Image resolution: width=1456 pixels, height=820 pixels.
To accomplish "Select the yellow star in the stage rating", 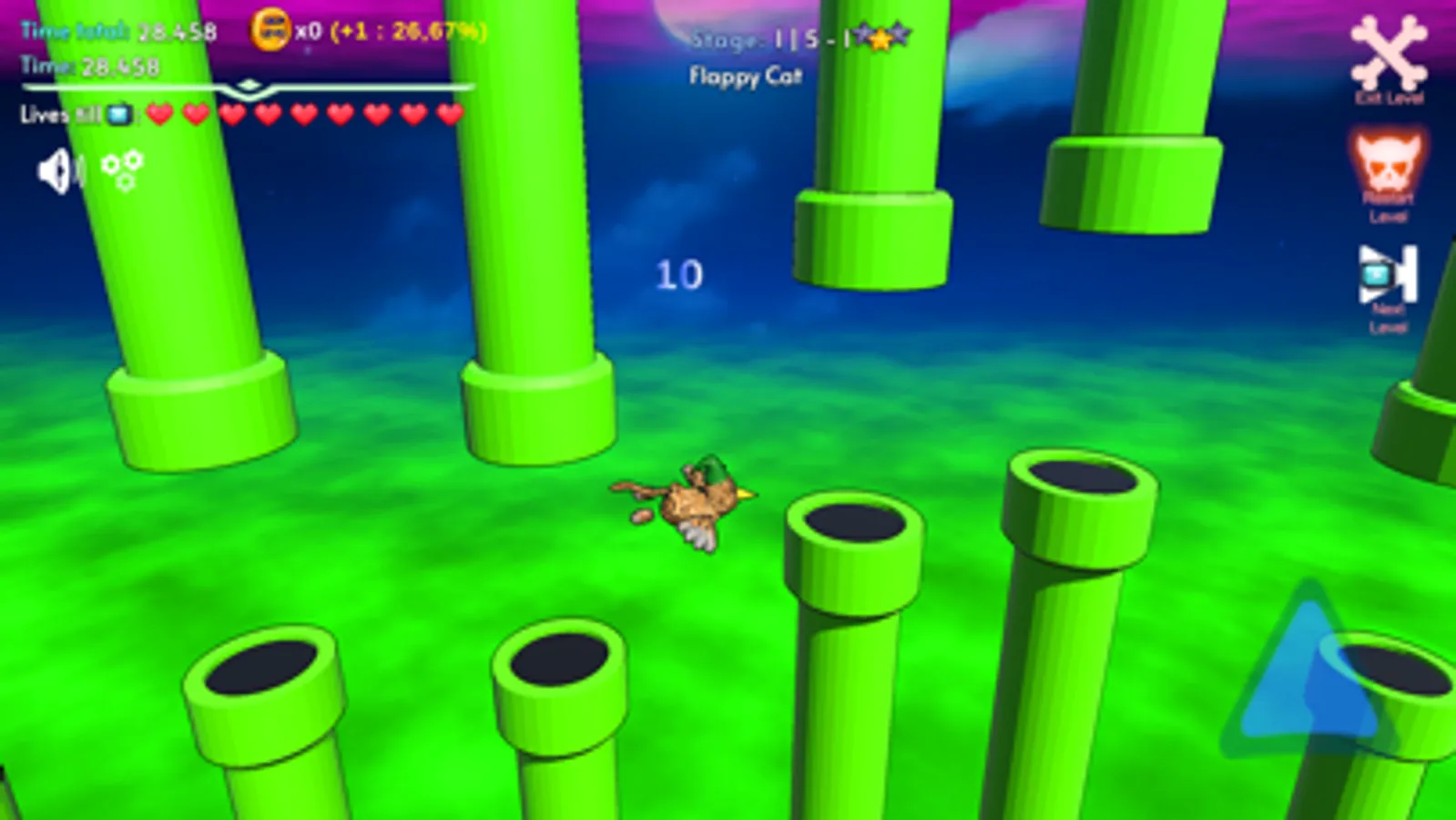I will point(880,39).
